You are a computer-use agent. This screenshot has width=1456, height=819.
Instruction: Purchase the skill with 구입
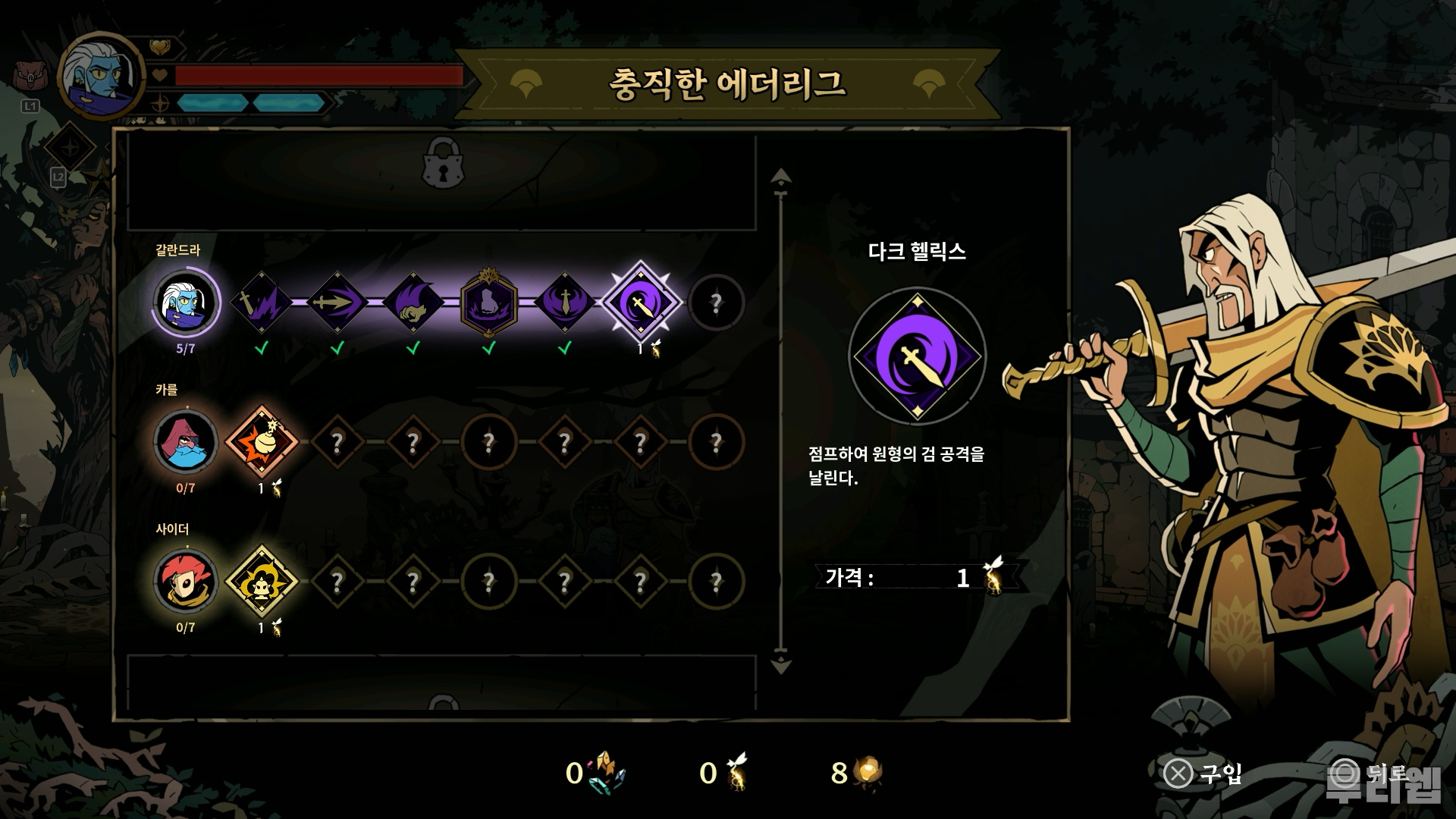tap(1203, 773)
